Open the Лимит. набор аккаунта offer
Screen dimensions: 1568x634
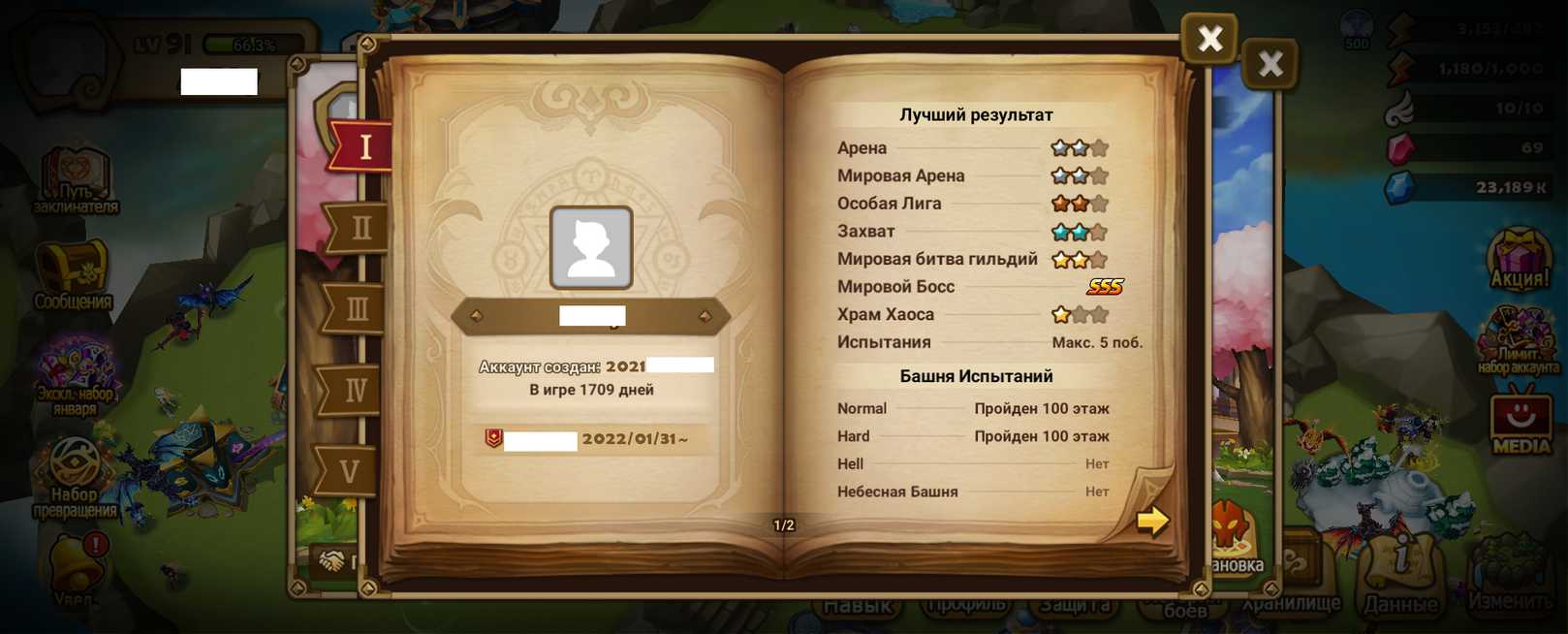(1518, 340)
